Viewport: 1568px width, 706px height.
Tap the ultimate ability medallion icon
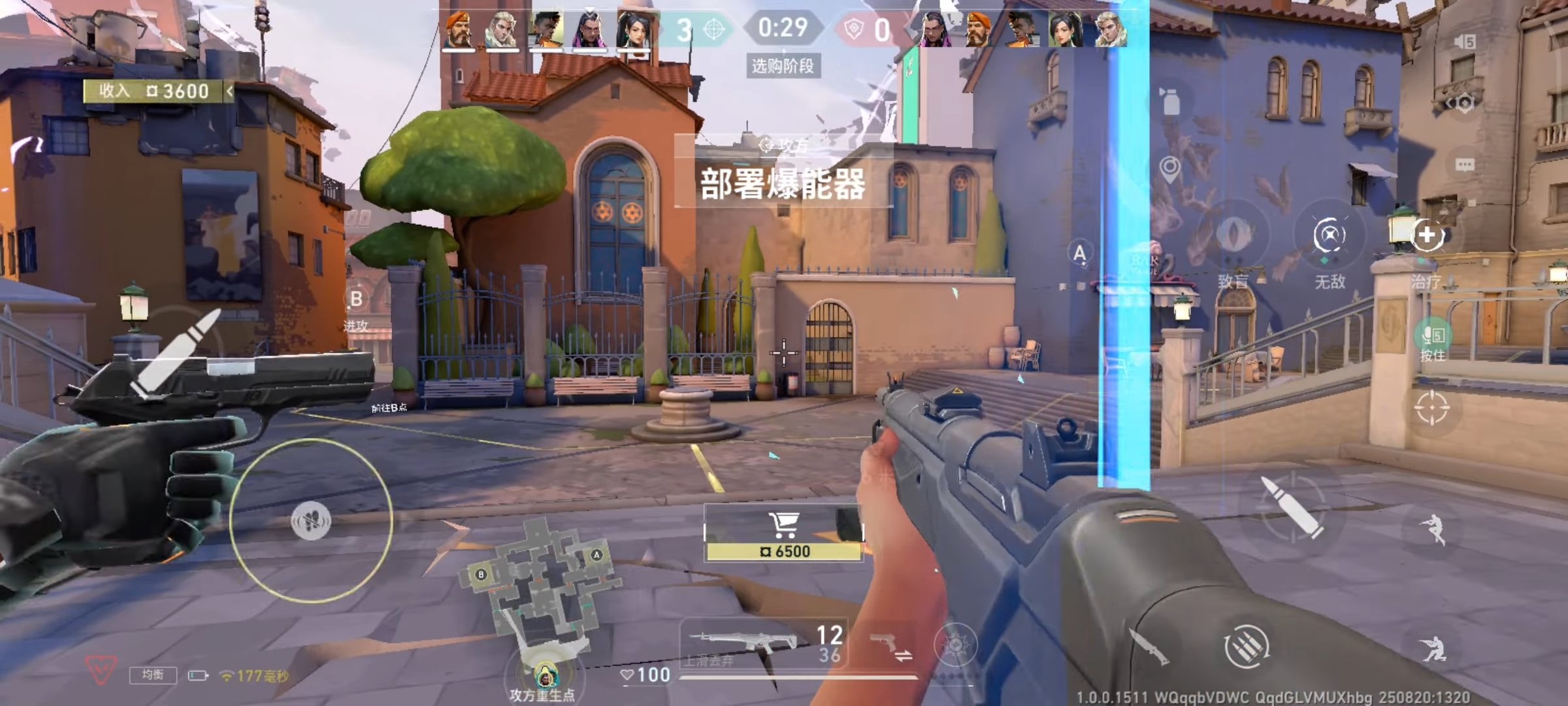click(x=956, y=646)
